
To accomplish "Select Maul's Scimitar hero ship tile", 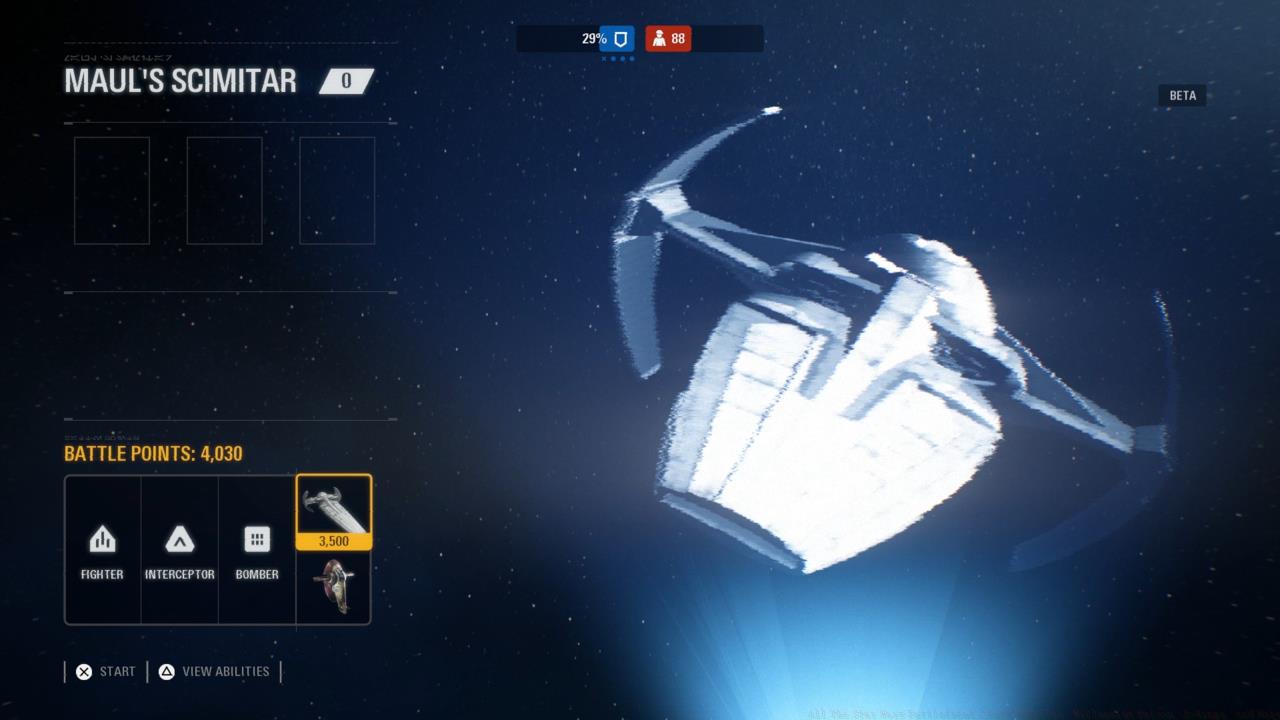I will pos(334,511).
